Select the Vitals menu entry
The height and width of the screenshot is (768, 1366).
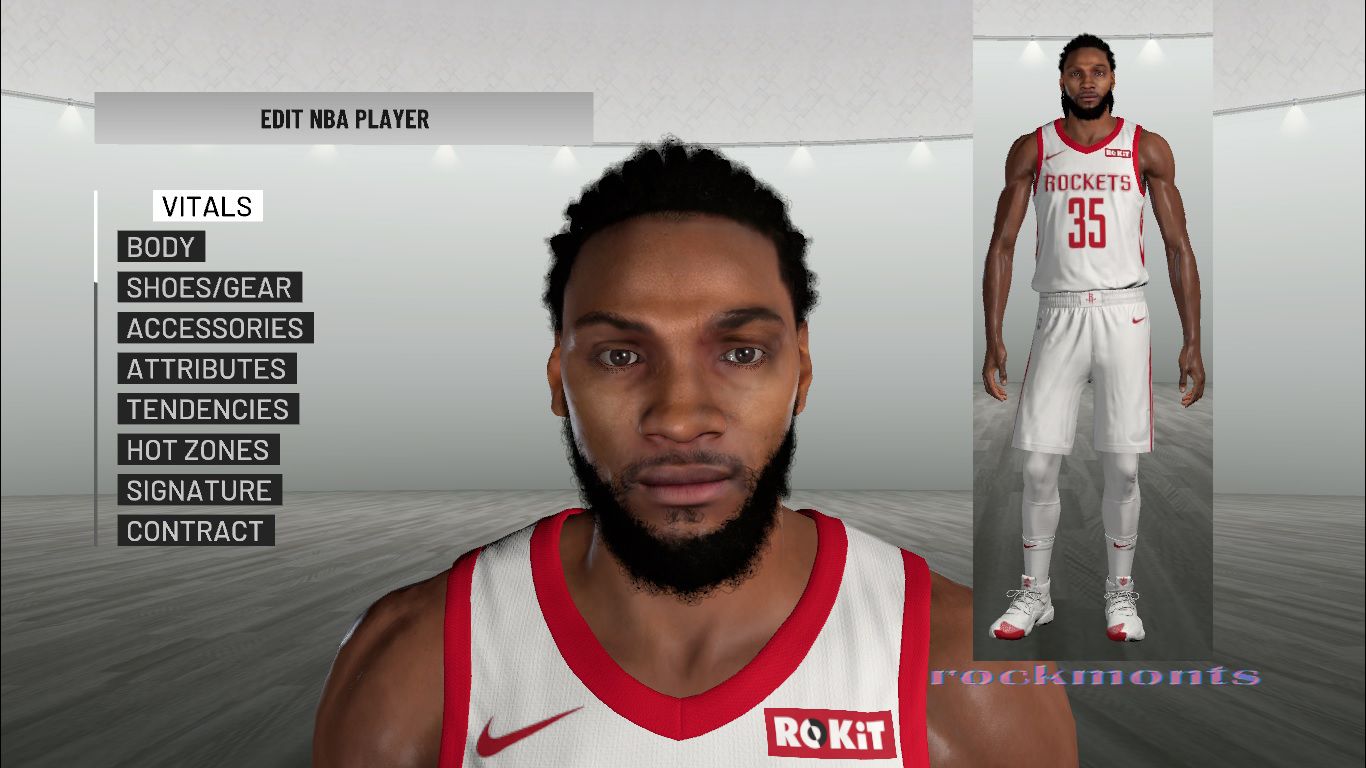pyautogui.click(x=207, y=206)
